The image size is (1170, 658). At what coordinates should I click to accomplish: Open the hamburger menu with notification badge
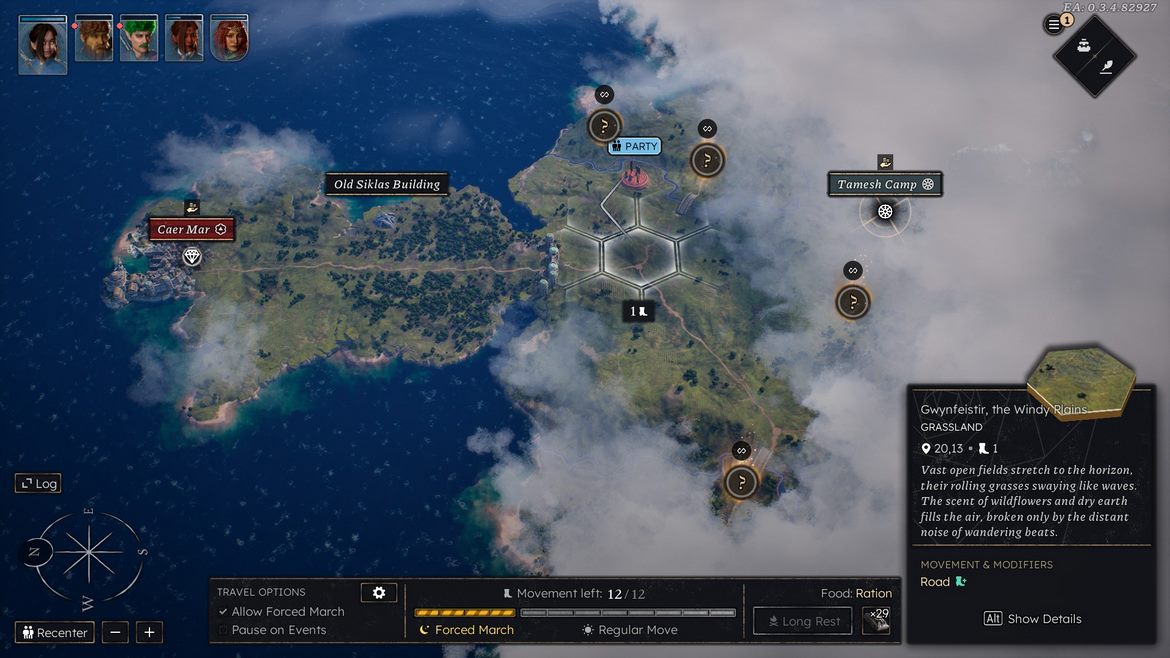coord(1054,24)
